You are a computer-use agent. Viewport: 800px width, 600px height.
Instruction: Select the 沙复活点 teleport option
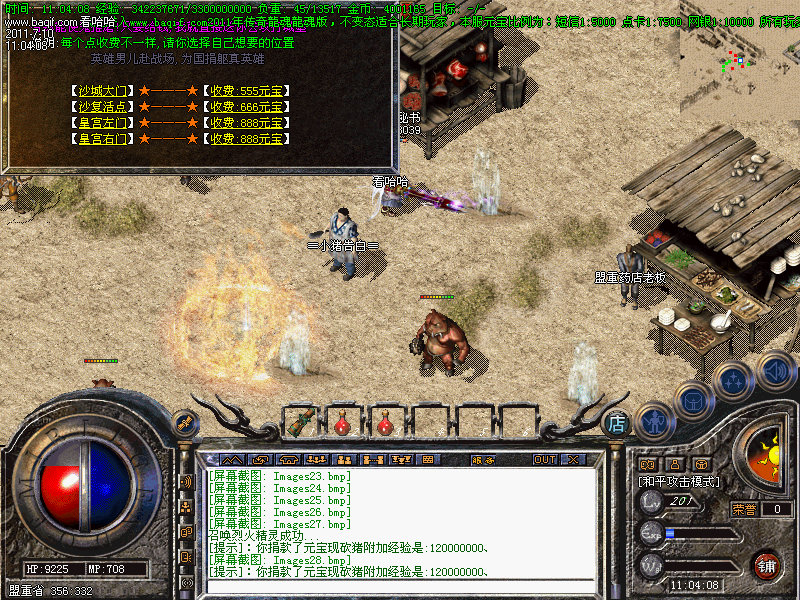(104, 107)
